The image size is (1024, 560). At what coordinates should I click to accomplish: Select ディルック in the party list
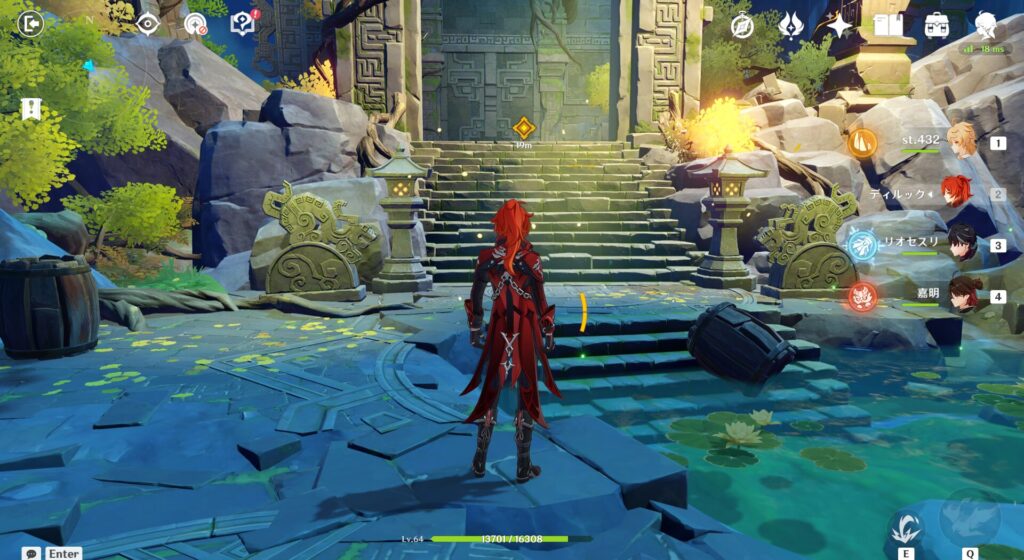(962, 194)
